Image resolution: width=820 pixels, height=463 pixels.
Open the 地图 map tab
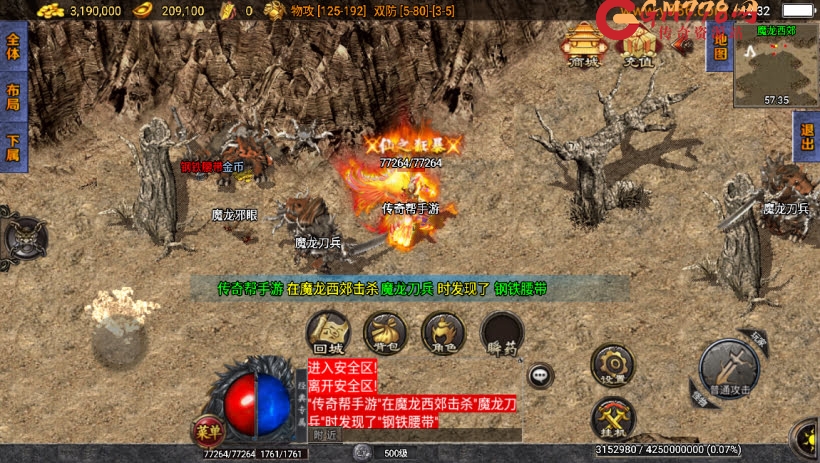(x=717, y=47)
